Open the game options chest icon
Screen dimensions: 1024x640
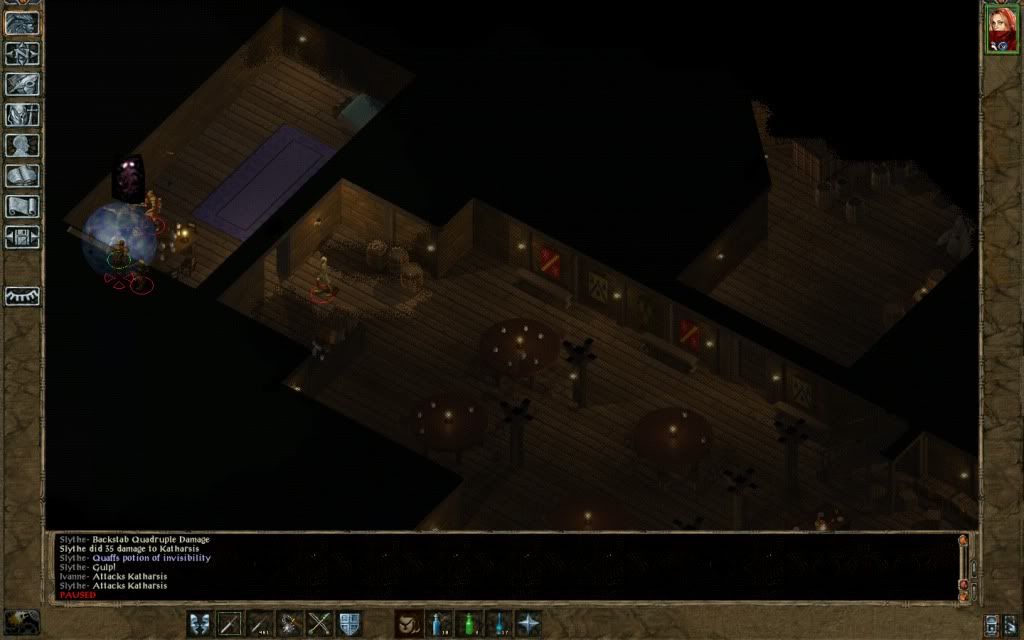(x=22, y=237)
